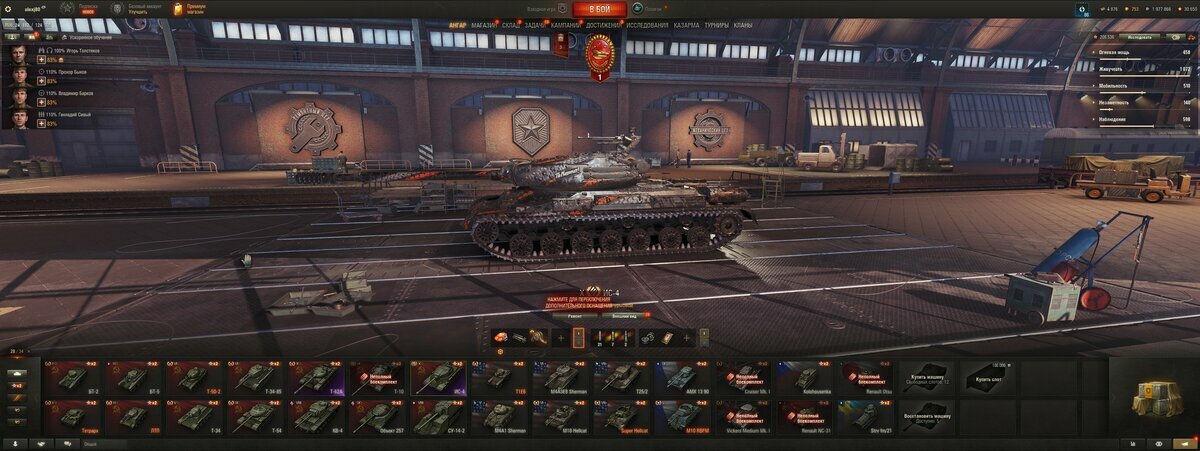Open the КАМПАНИИ tab

[x=565, y=24]
